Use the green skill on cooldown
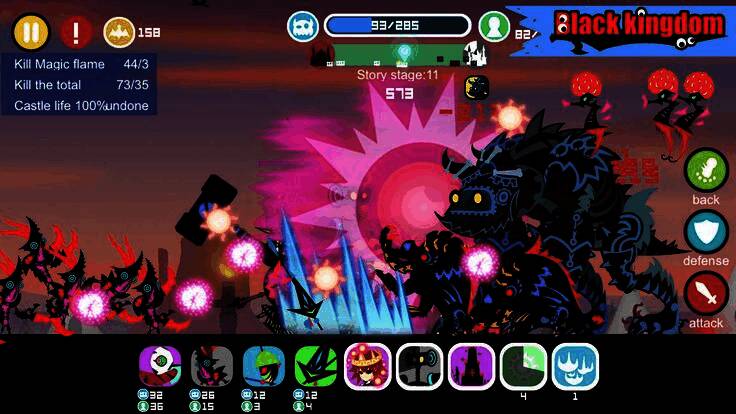 click(524, 366)
